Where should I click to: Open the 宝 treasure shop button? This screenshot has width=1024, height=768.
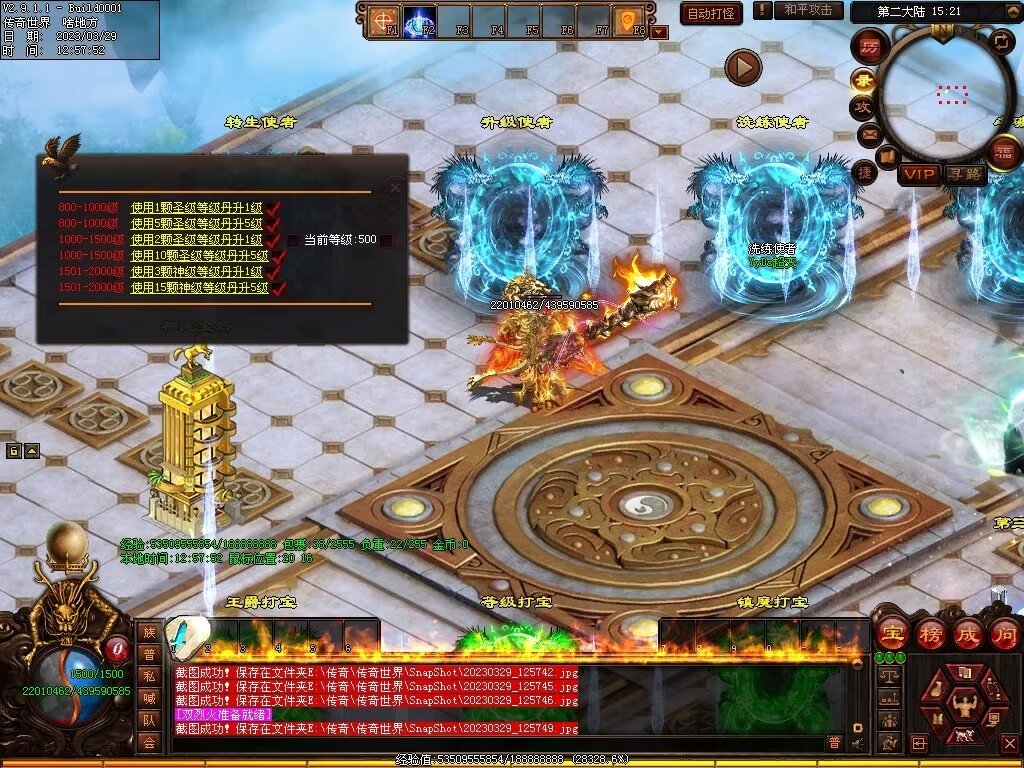(x=890, y=633)
